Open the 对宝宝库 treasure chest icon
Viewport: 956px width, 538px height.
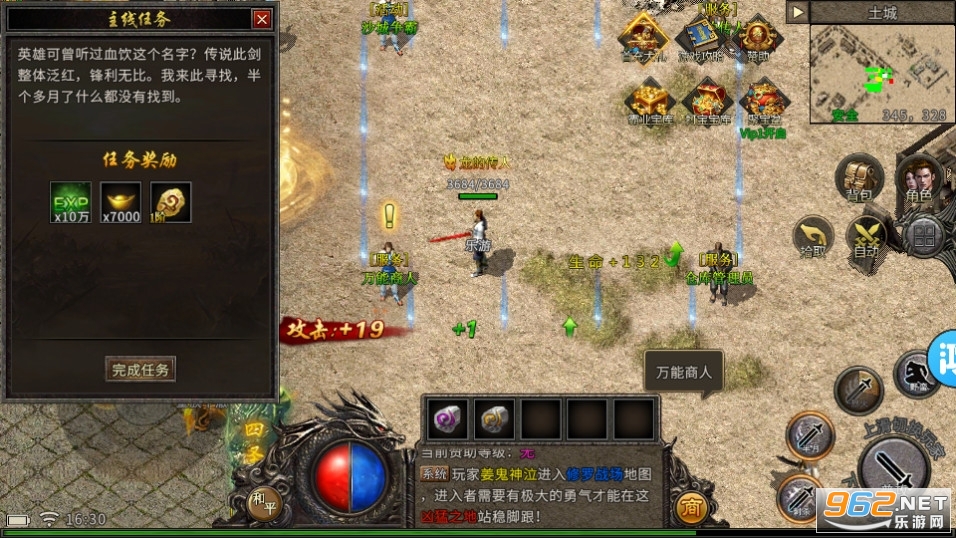click(704, 101)
